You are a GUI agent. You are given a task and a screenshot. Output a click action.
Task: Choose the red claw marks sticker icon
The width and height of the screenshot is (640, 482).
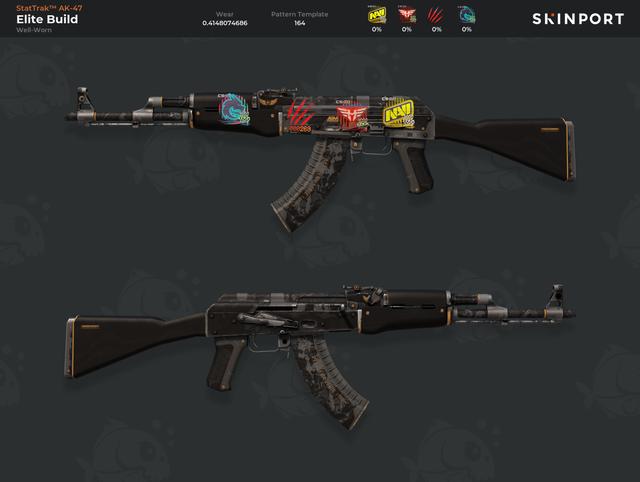pyautogui.click(x=437, y=15)
